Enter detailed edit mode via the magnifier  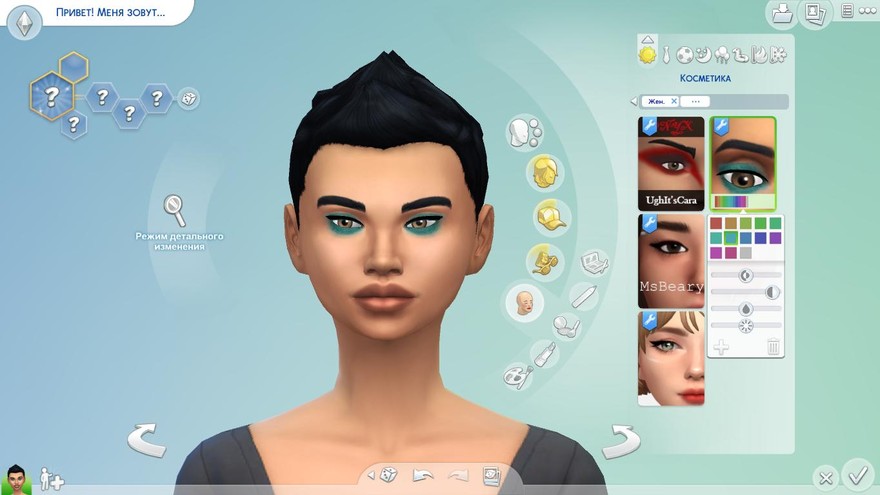[176, 210]
